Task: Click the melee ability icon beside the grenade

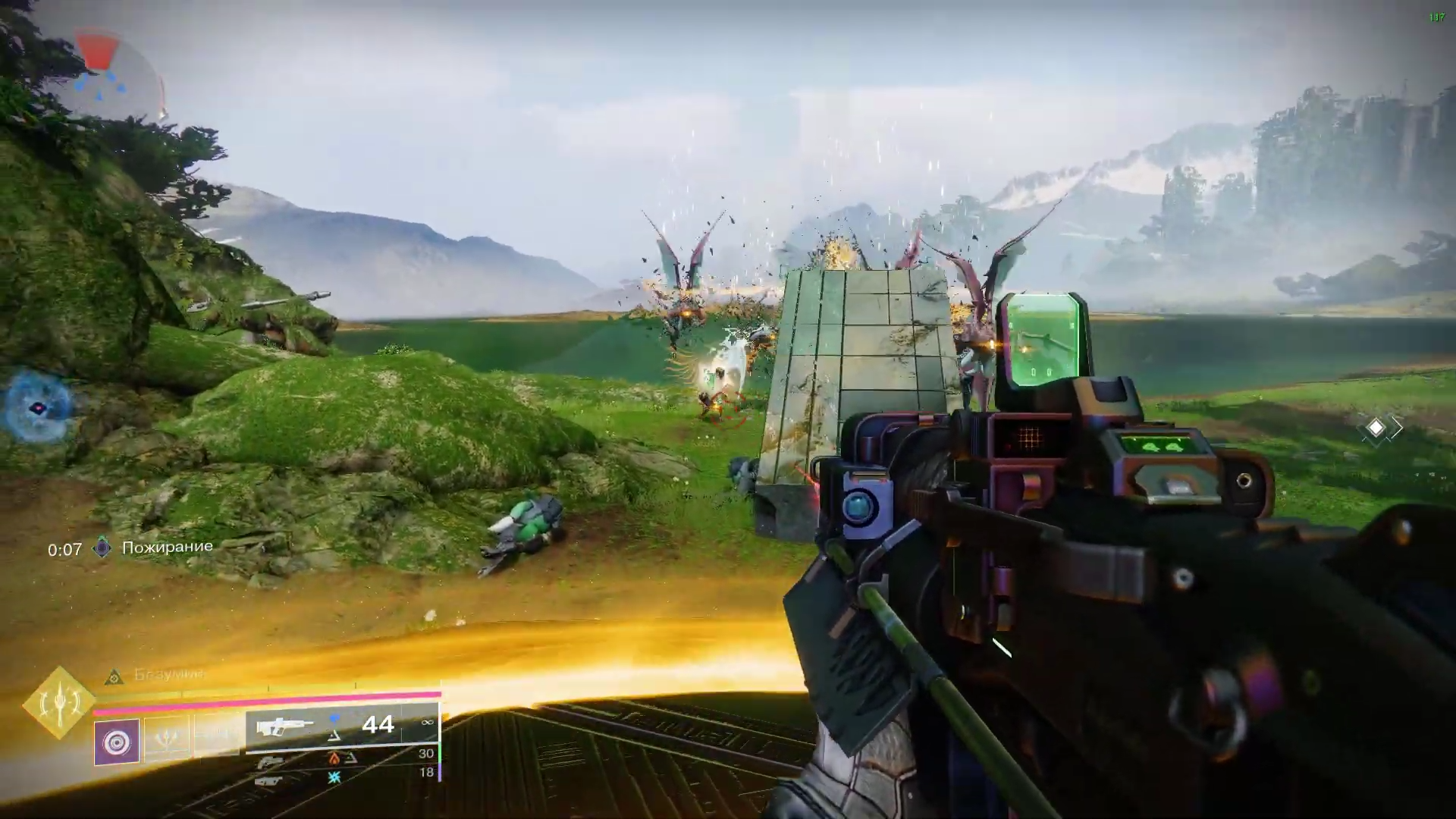Action: [166, 739]
